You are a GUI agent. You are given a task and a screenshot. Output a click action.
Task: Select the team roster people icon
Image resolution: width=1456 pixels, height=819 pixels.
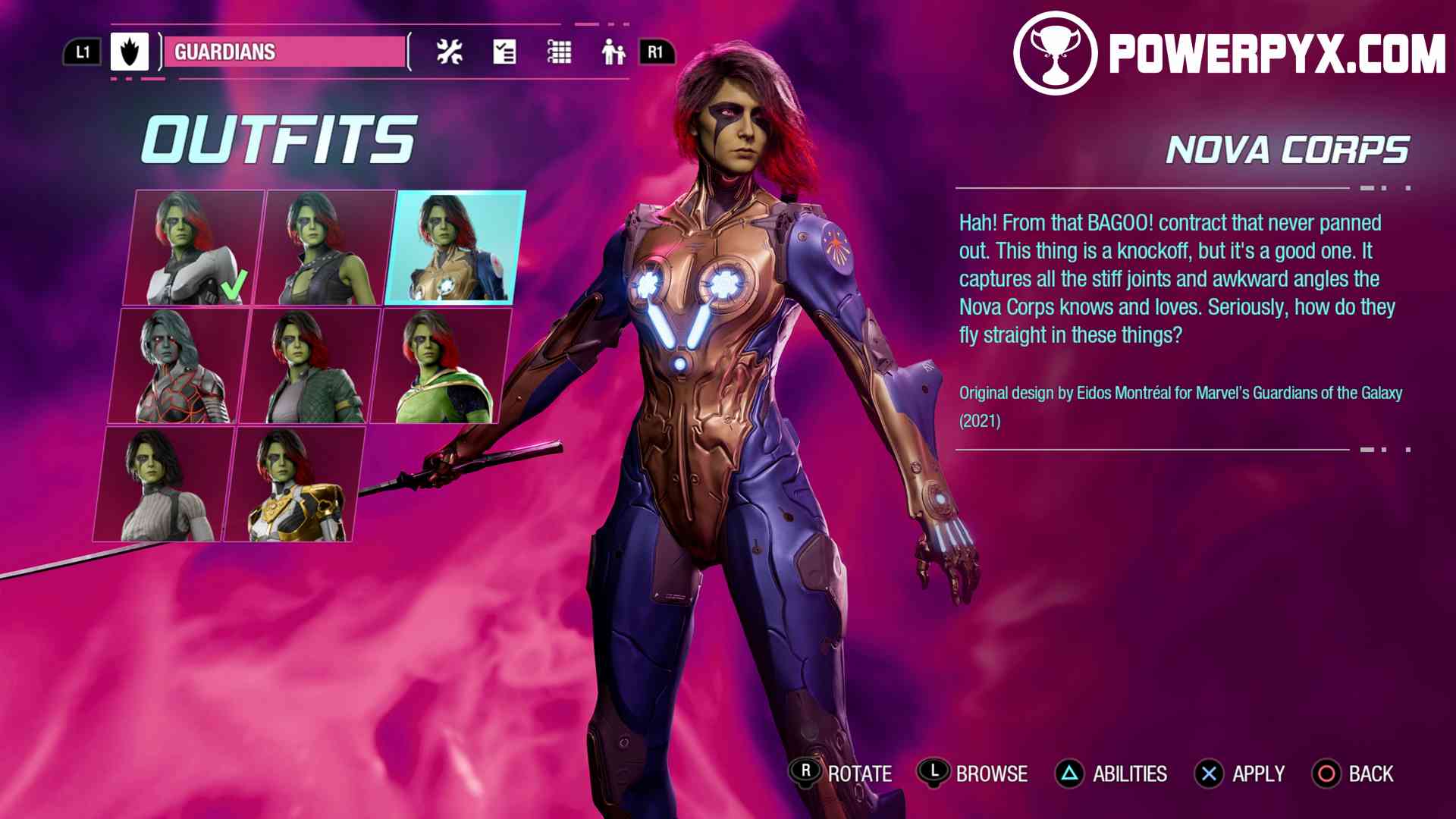[x=613, y=52]
